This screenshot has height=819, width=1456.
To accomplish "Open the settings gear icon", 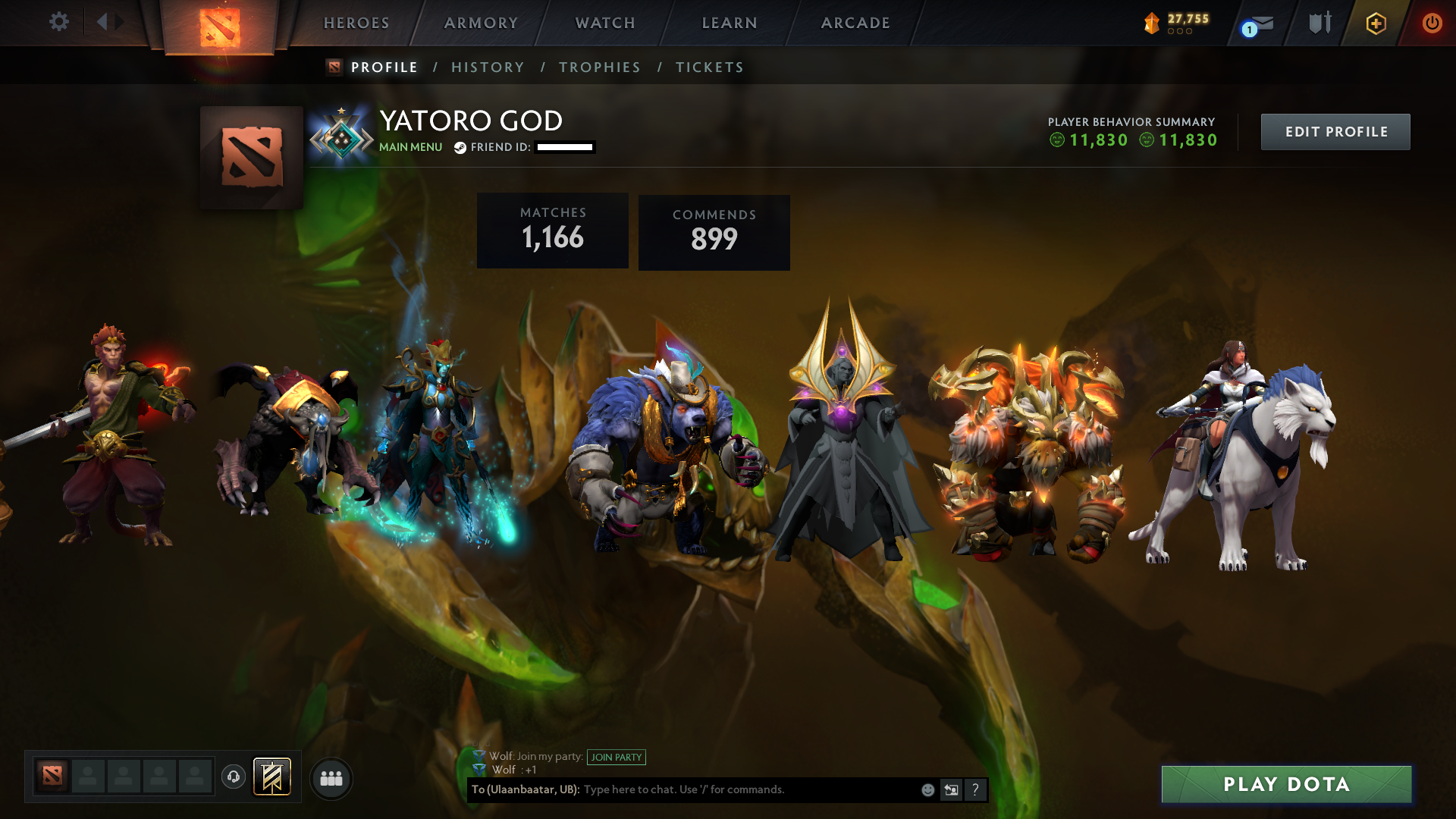I will coord(59,22).
